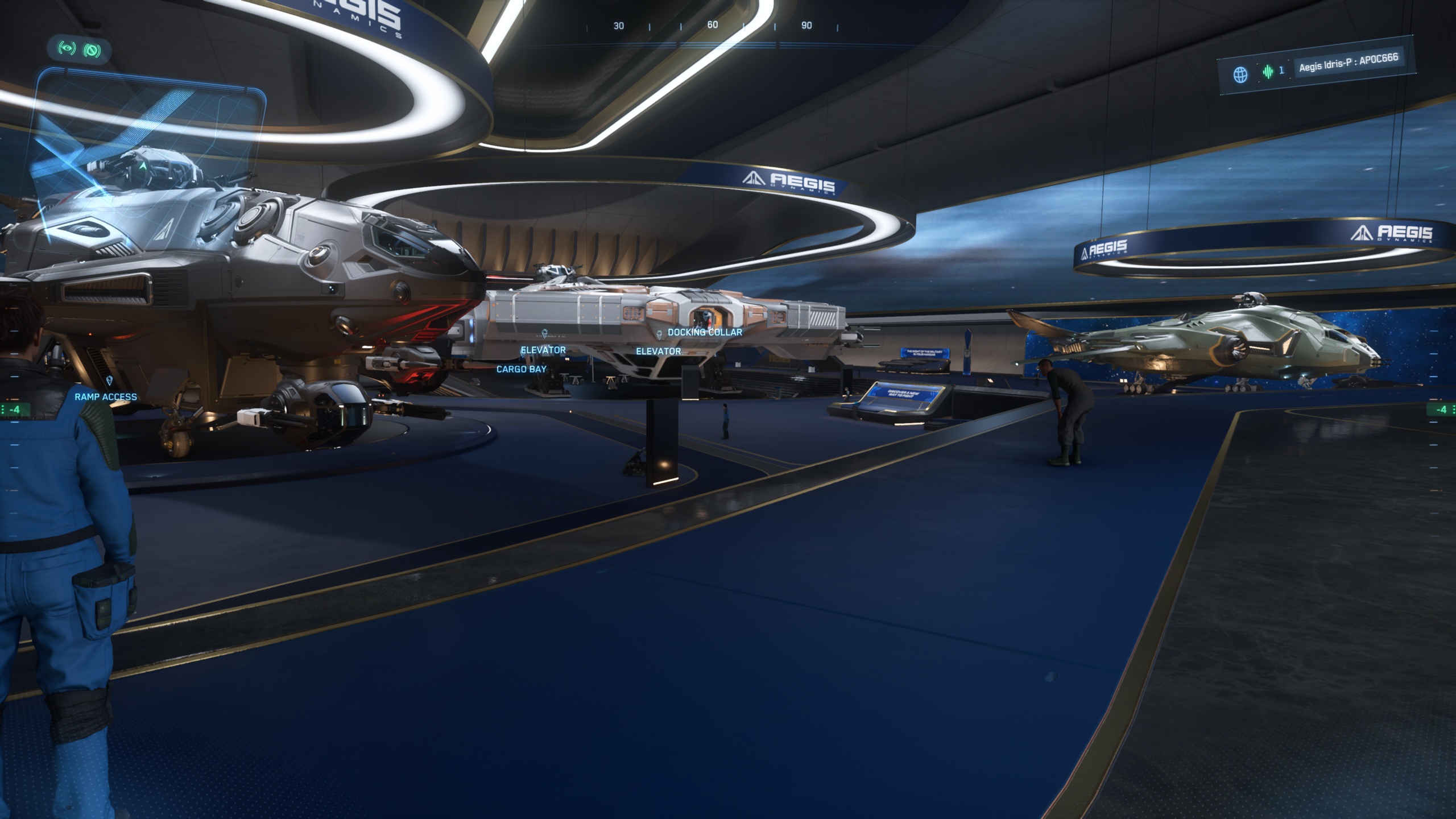Click the green eye tracking icon
Screen dimensions: 1456x819
[67, 48]
